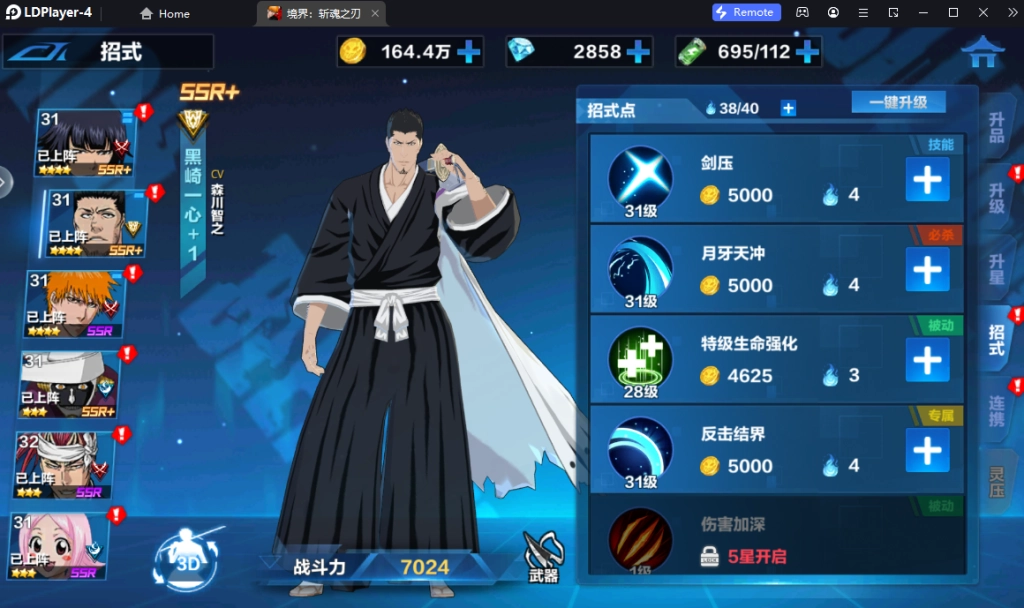Switch to the 升品 tab
The height and width of the screenshot is (608, 1024).
click(x=996, y=128)
